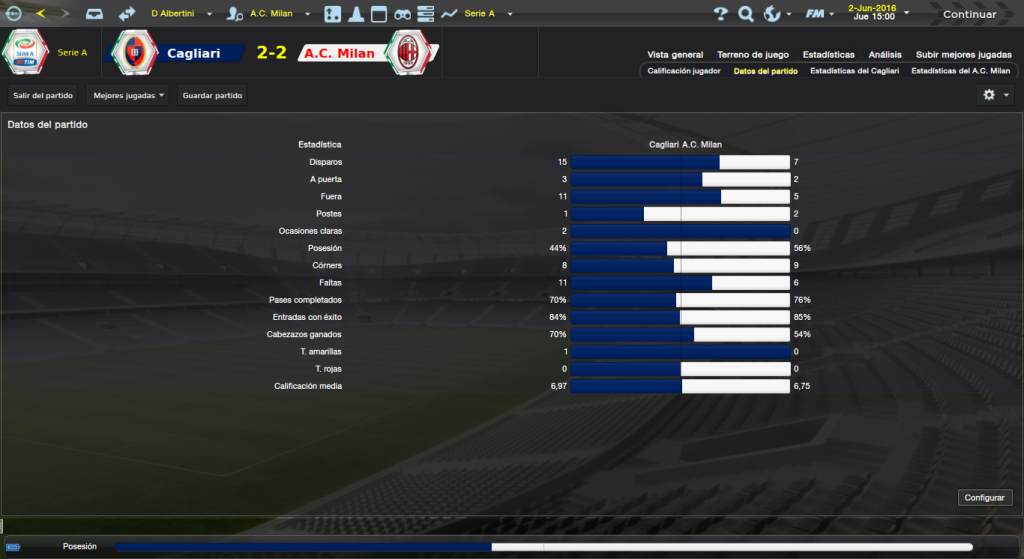Switch to the Vista general tab

[x=675, y=54]
